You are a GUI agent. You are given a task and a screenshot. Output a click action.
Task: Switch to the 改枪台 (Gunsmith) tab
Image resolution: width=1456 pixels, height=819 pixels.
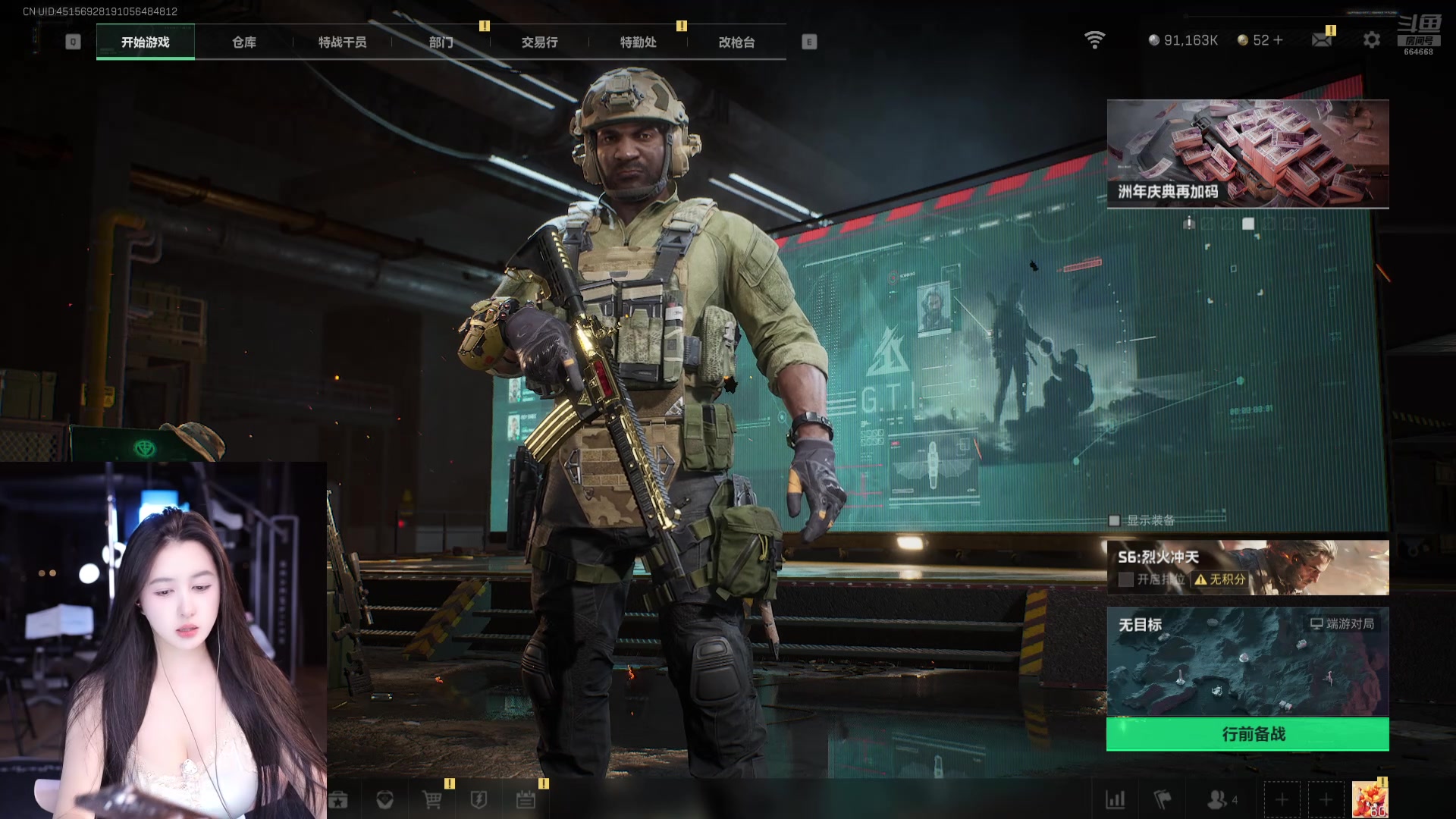[736, 42]
